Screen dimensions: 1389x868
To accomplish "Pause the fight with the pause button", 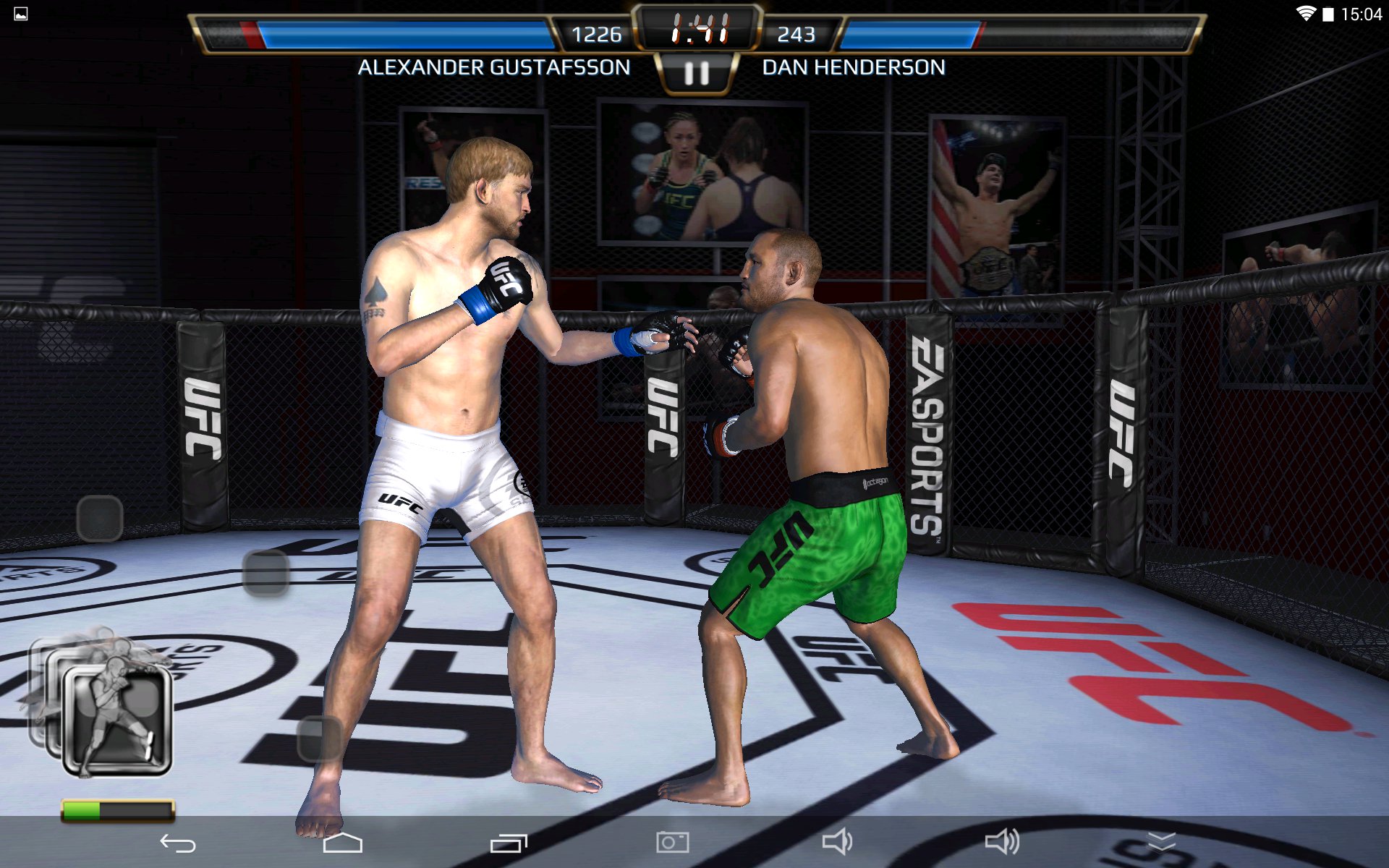I will 696,73.
